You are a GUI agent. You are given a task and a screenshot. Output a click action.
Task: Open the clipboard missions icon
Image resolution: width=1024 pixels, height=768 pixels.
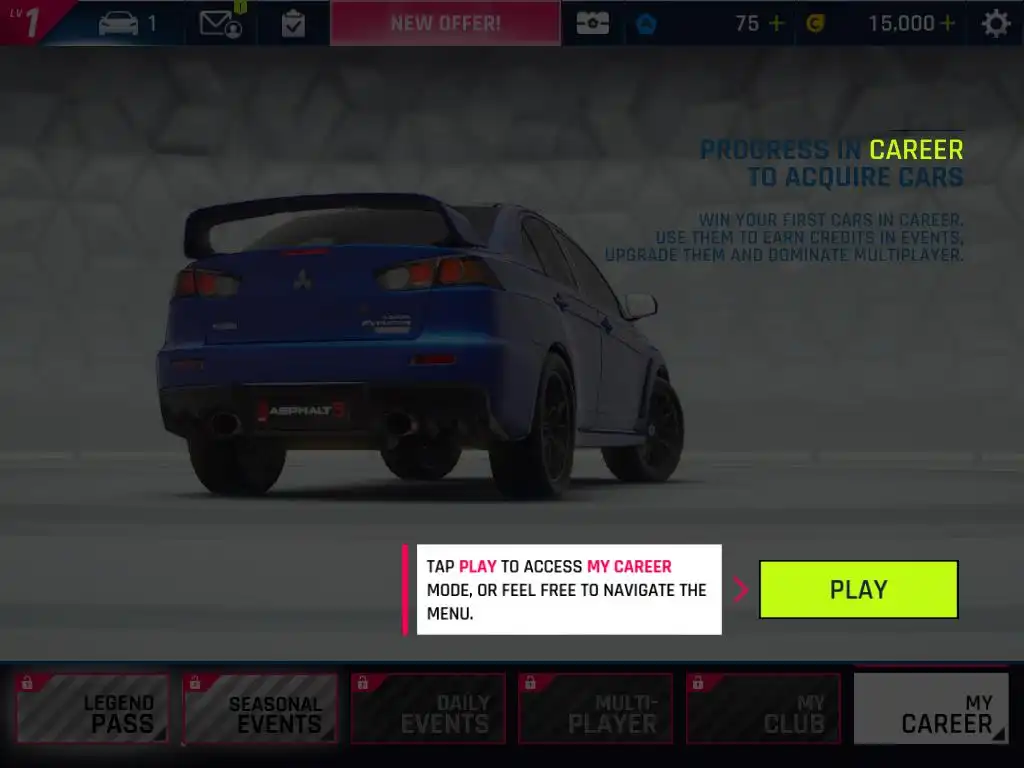(x=293, y=23)
